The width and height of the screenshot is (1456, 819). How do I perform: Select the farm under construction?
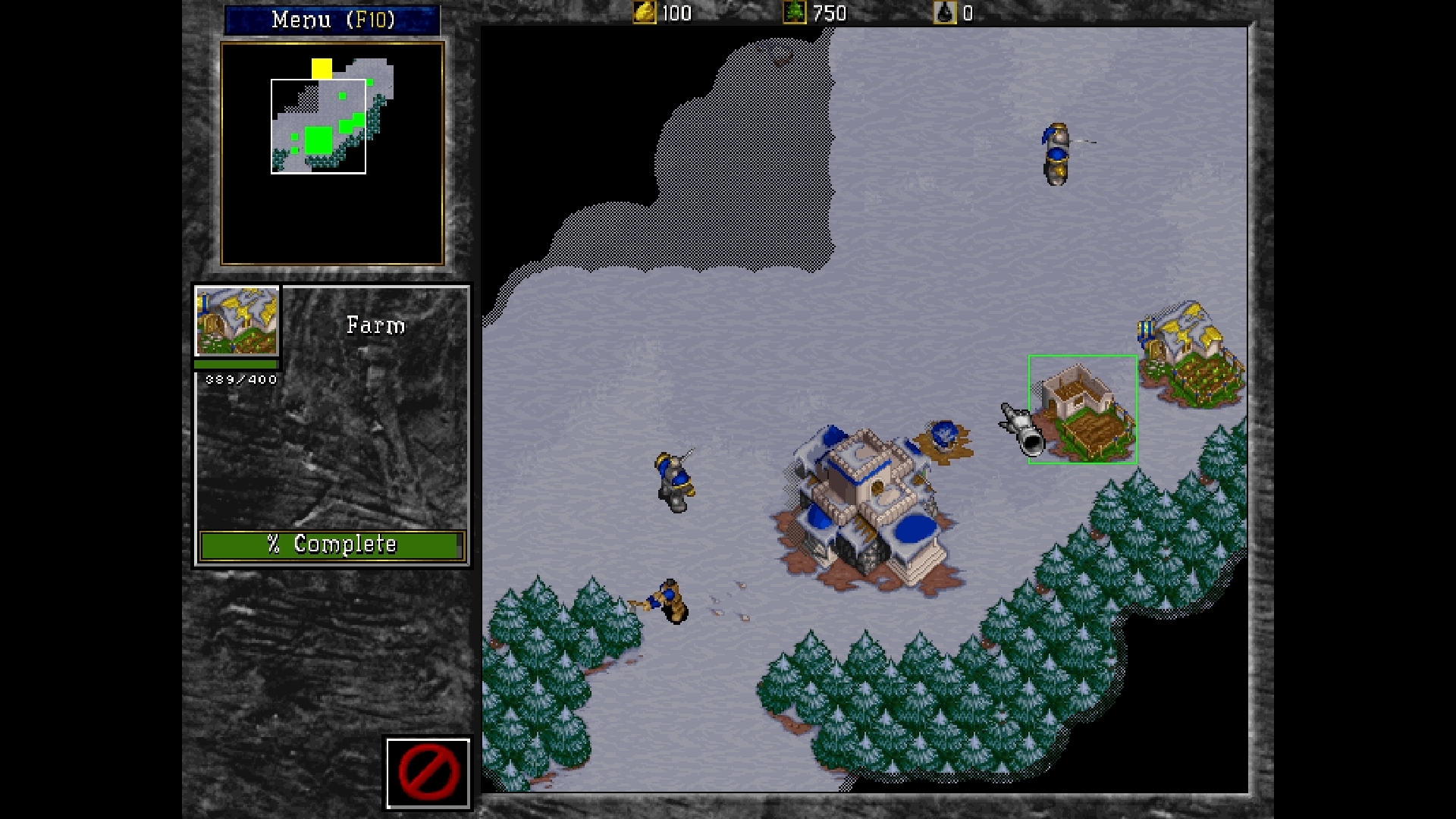click(1083, 409)
